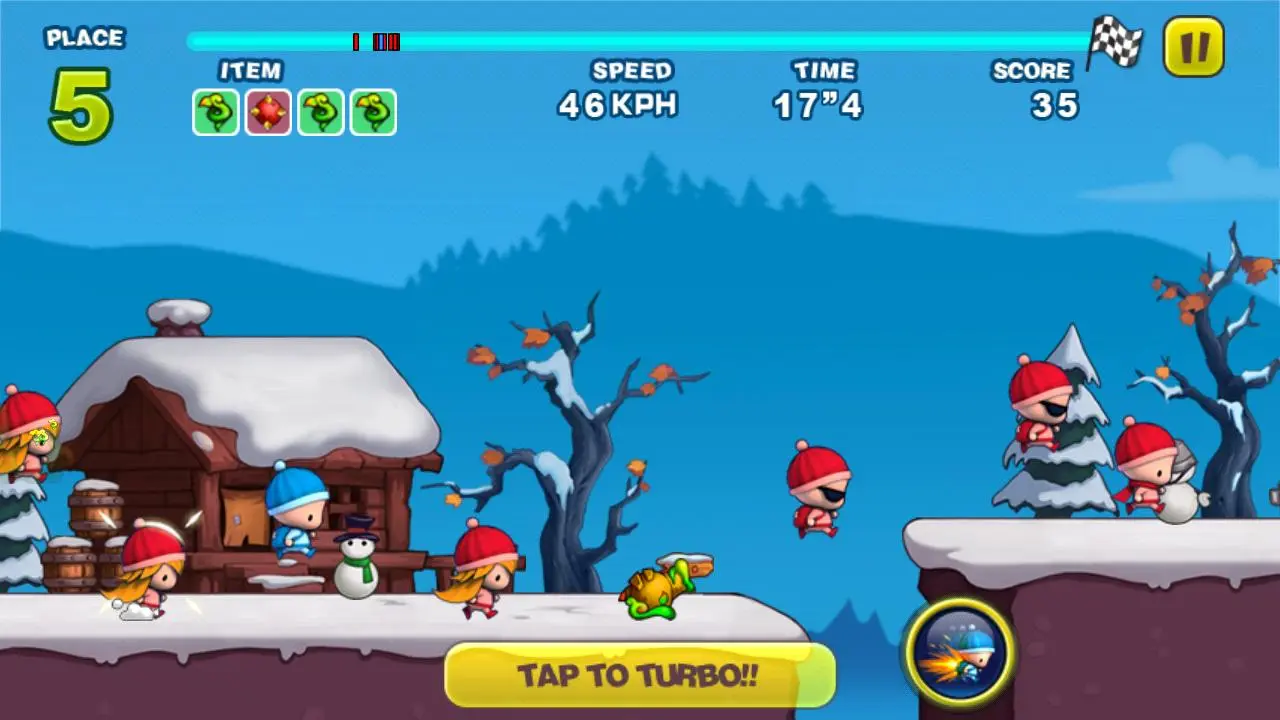The height and width of the screenshot is (720, 1280).
Task: Tap the third green bird item slot
Action: pyautogui.click(x=320, y=112)
